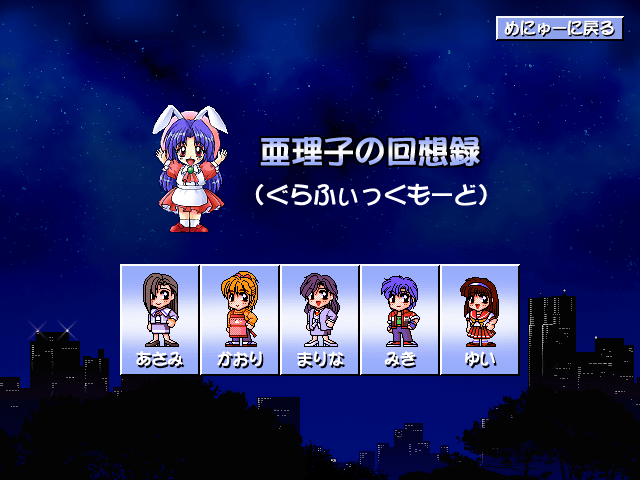Choose the かおり character tile

(240, 319)
